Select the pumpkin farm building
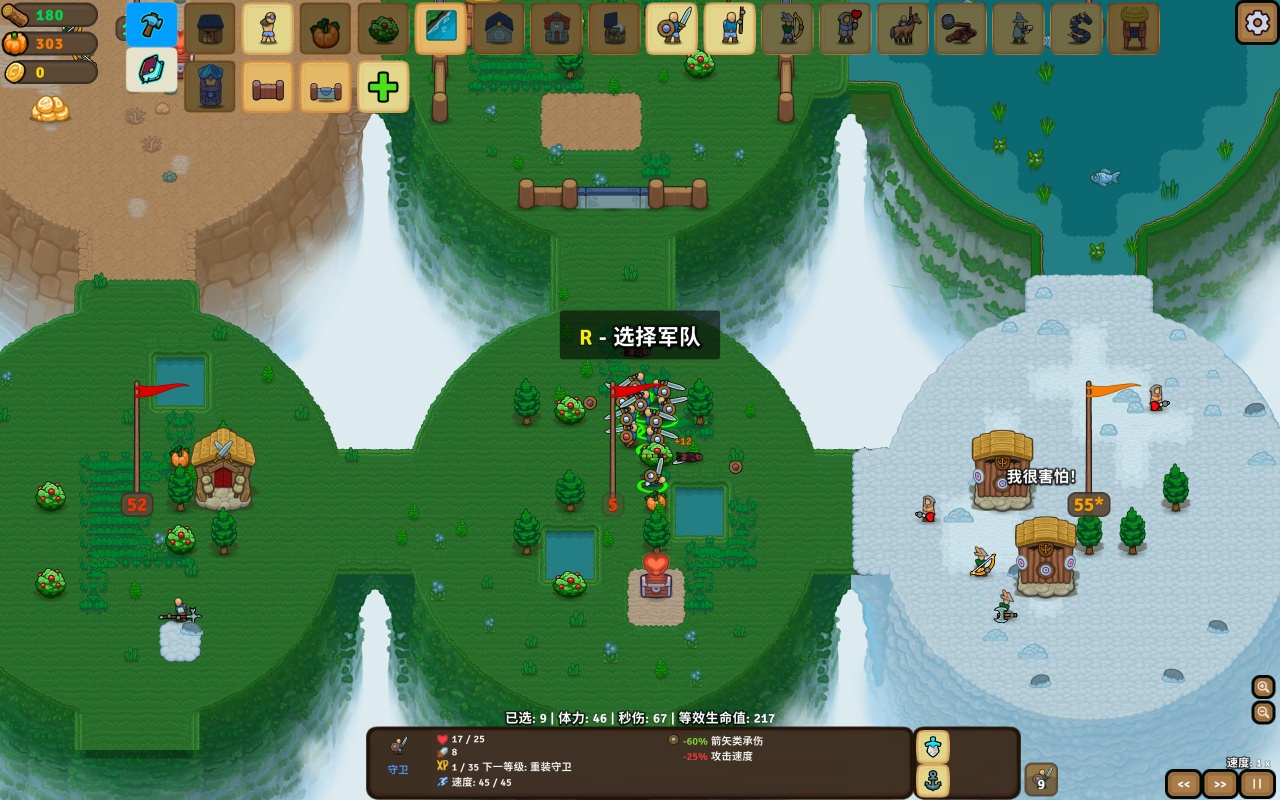 pyautogui.click(x=323, y=29)
